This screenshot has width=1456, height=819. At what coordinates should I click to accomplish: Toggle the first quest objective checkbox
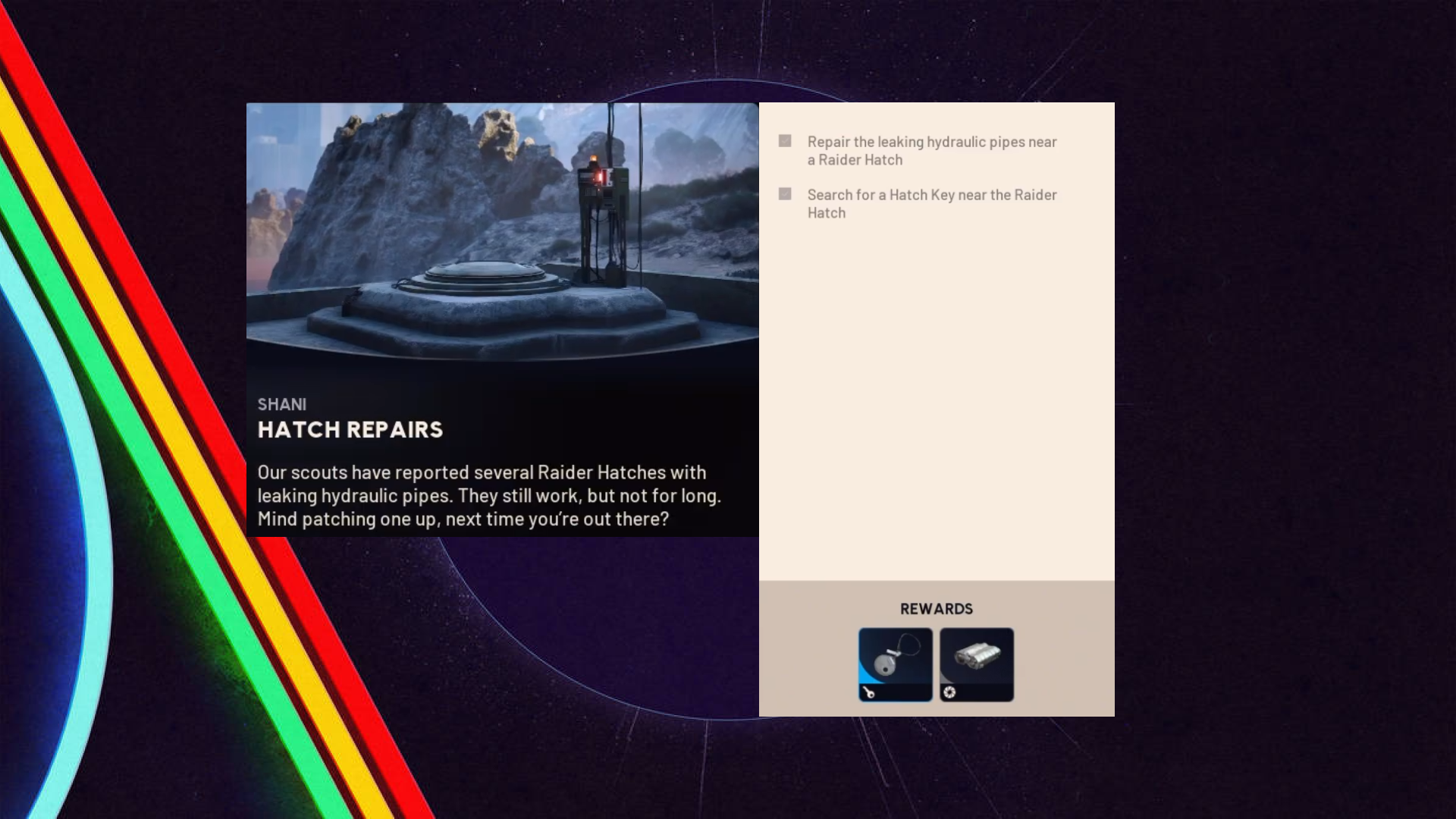click(x=785, y=141)
